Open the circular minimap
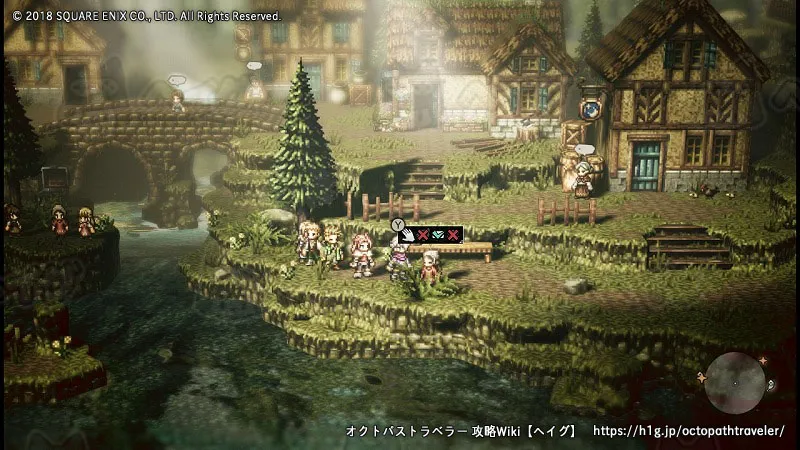Viewport: 800px width, 450px height. pos(735,382)
